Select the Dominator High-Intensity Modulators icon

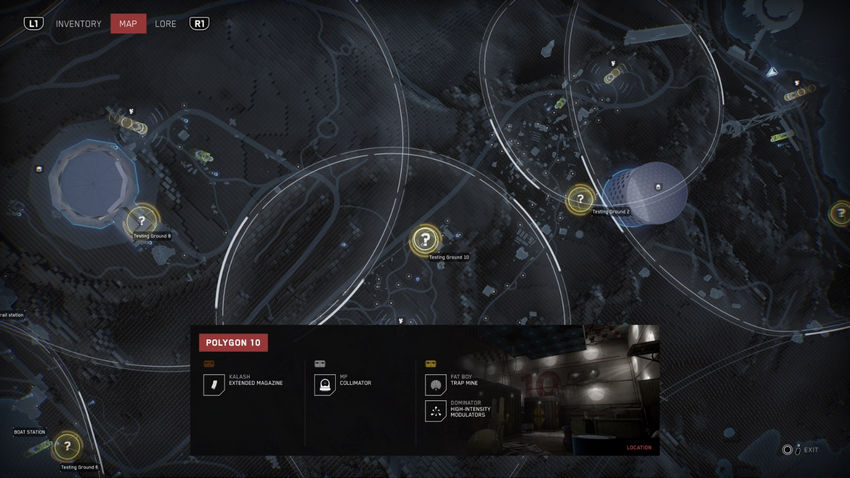(435, 411)
